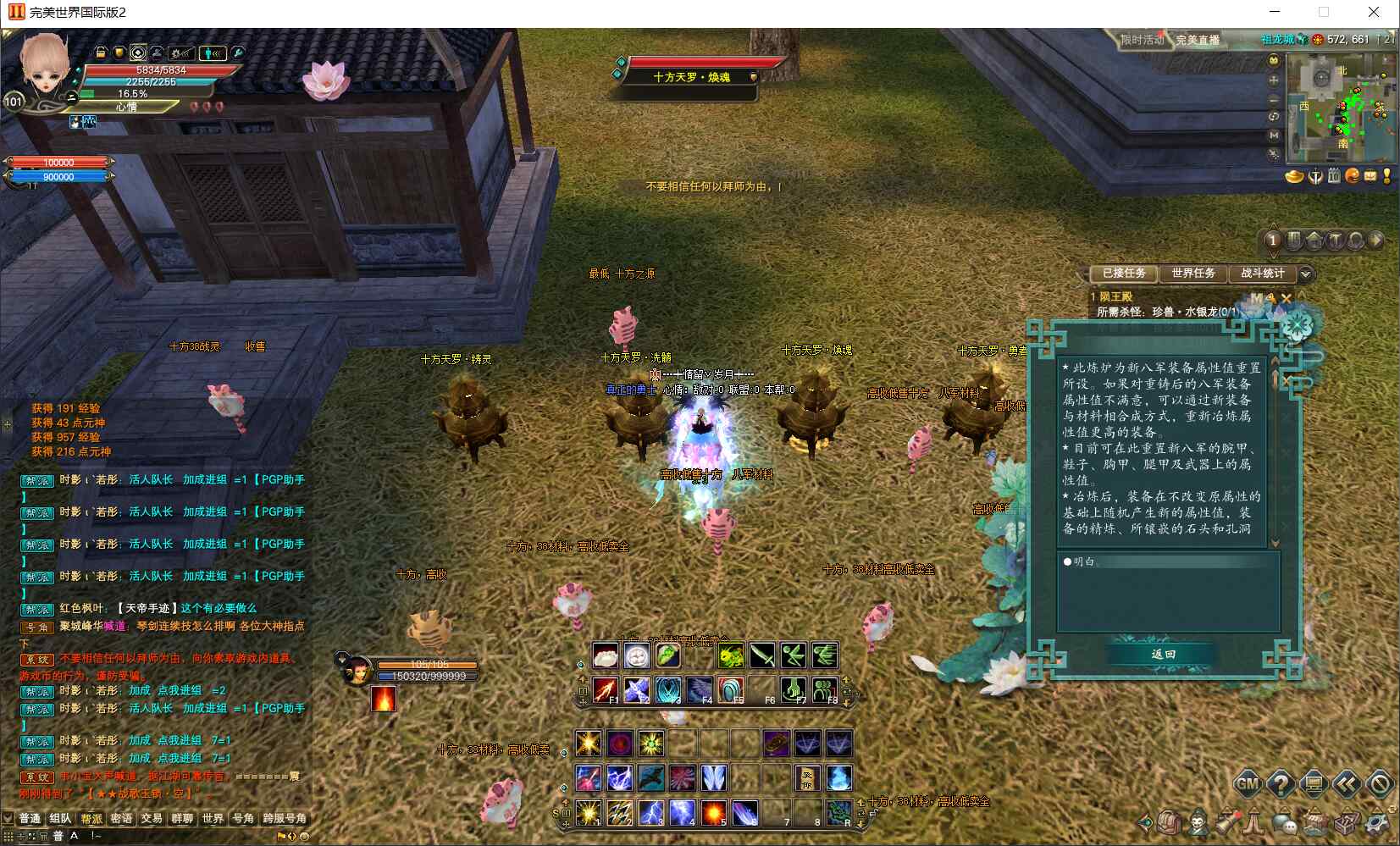Click the 返回 (Return) button in the dialog
Viewport: 1400px width, 846px height.
coord(1163,654)
